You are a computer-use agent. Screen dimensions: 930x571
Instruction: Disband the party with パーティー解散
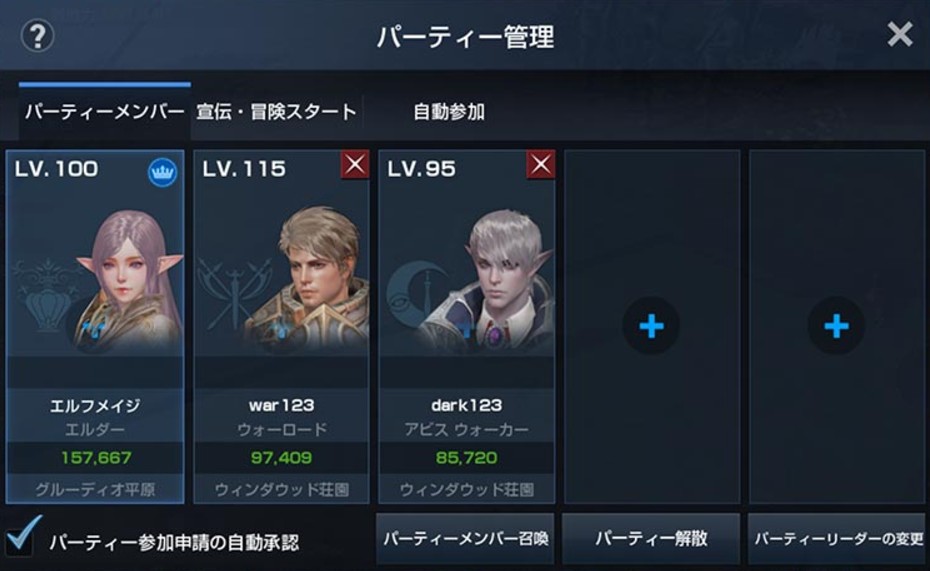click(651, 539)
